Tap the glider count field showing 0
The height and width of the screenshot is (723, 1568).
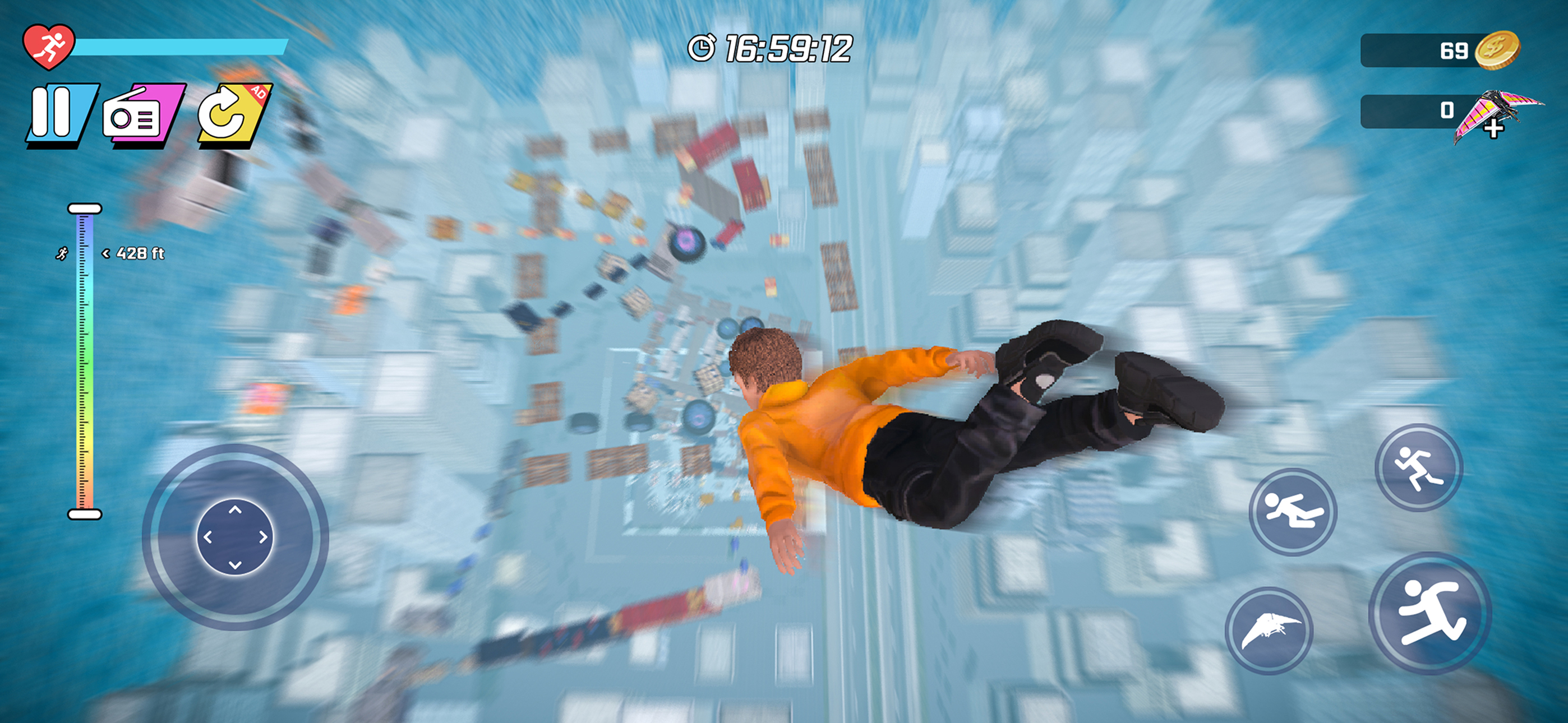coord(1418,110)
